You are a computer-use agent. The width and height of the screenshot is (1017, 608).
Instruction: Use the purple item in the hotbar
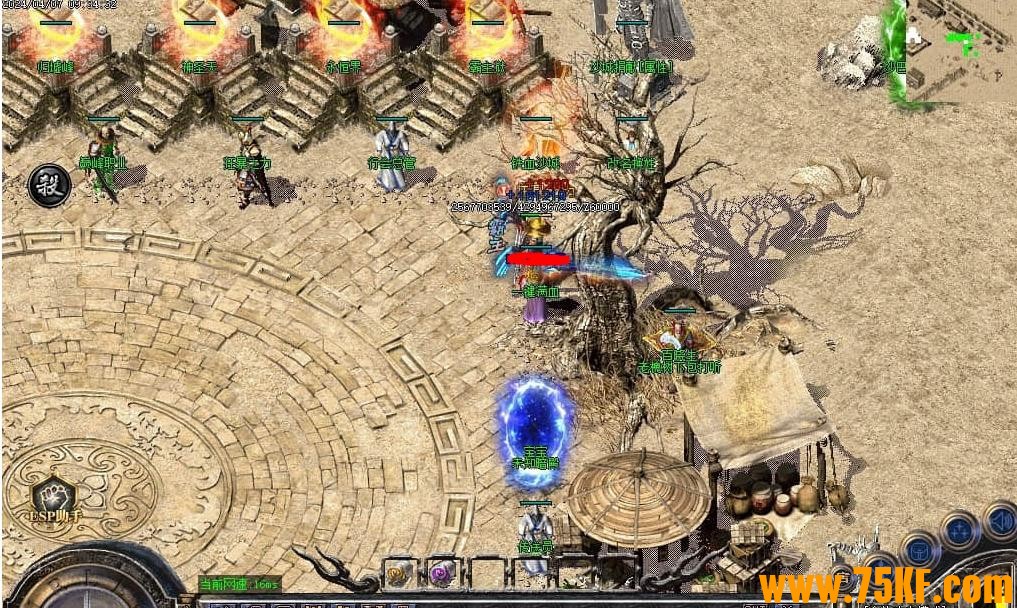tap(442, 573)
